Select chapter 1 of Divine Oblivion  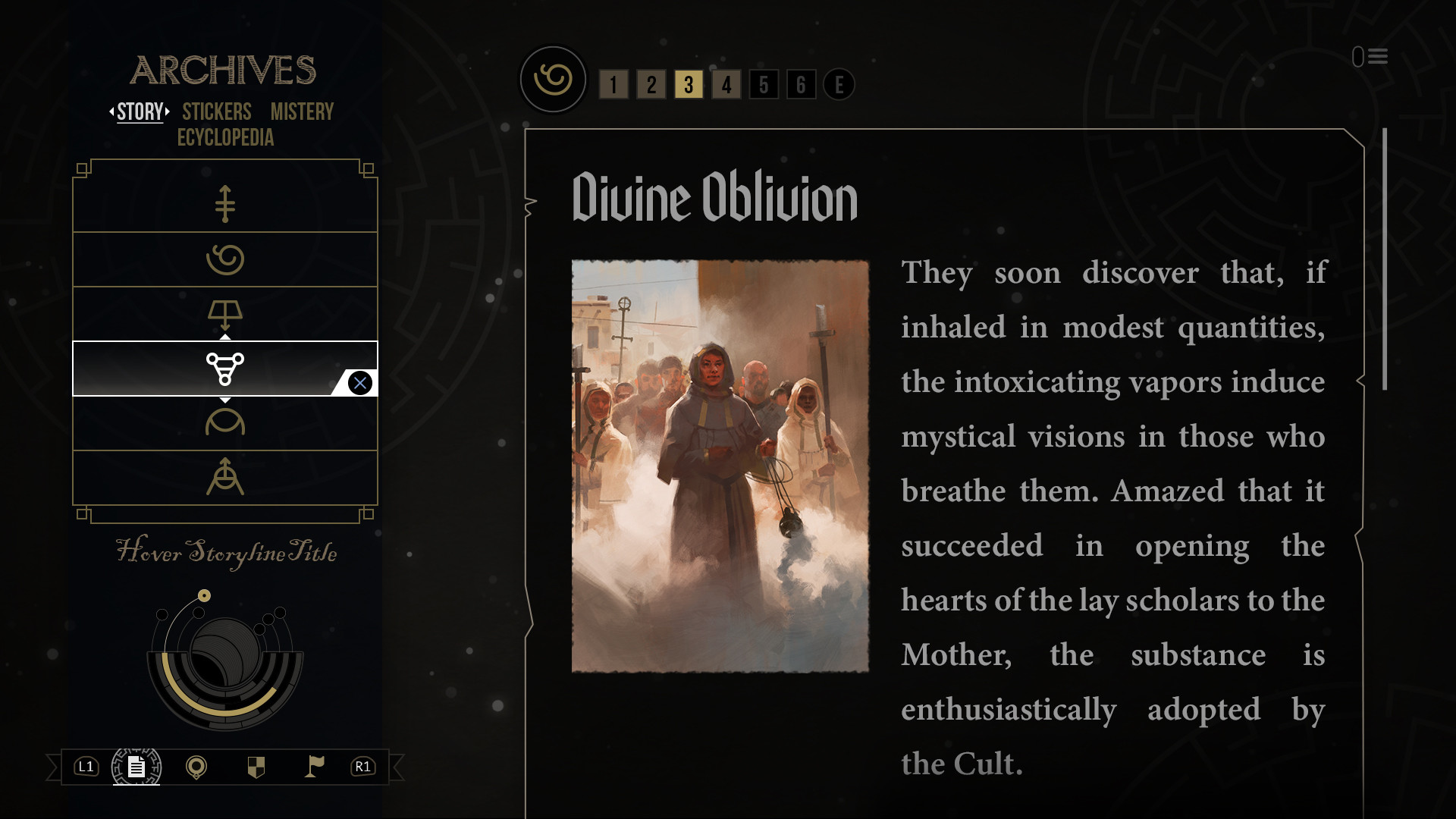click(614, 85)
